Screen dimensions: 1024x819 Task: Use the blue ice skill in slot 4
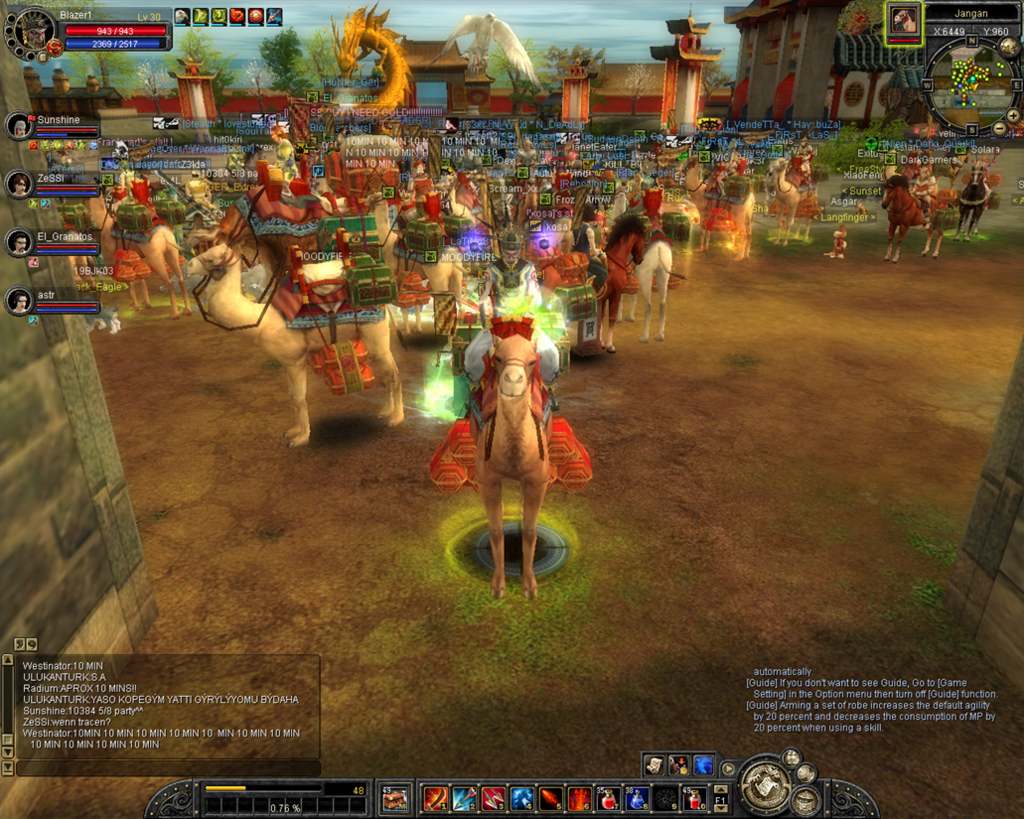522,798
